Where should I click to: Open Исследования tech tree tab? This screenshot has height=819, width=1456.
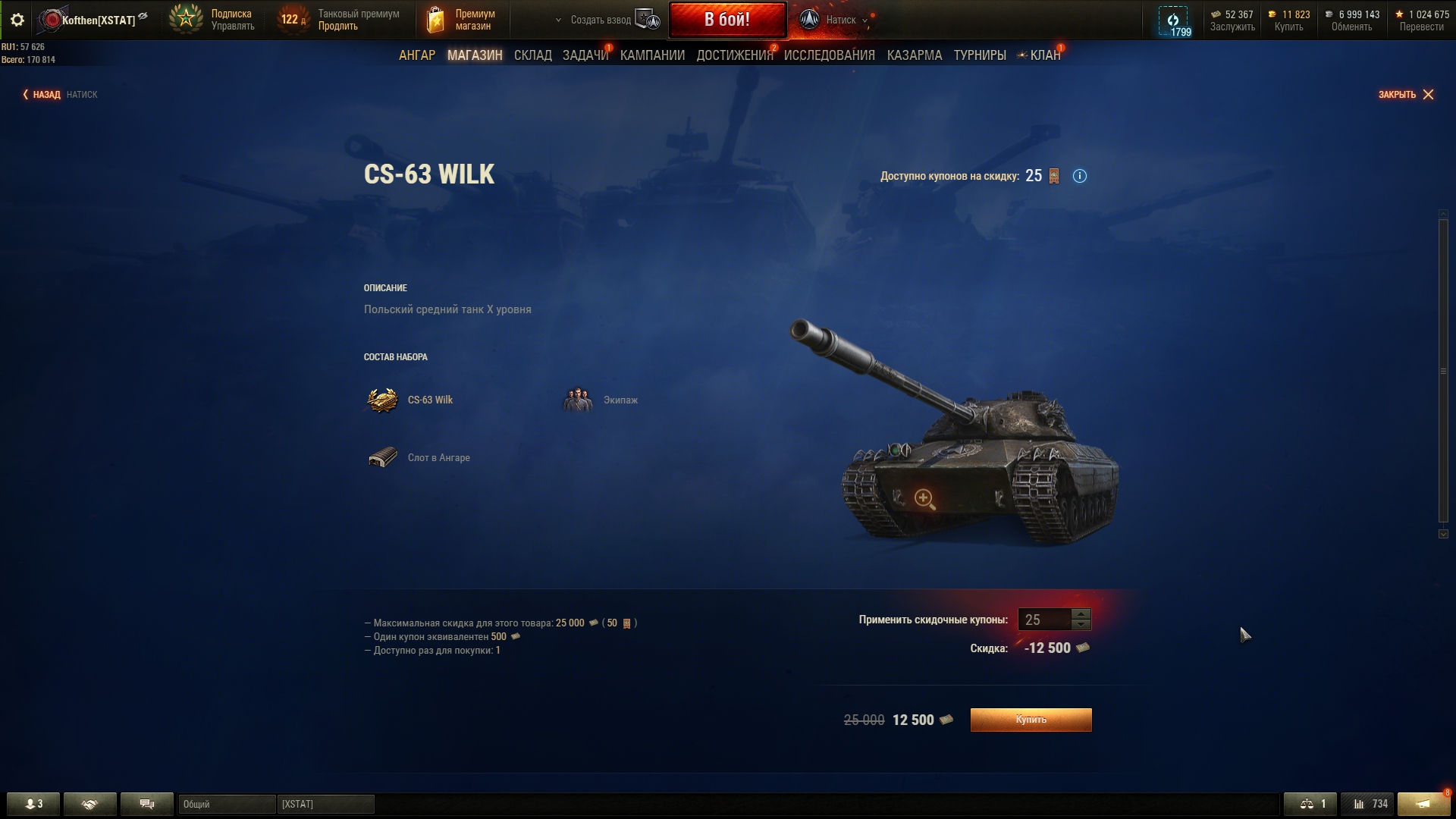[829, 55]
